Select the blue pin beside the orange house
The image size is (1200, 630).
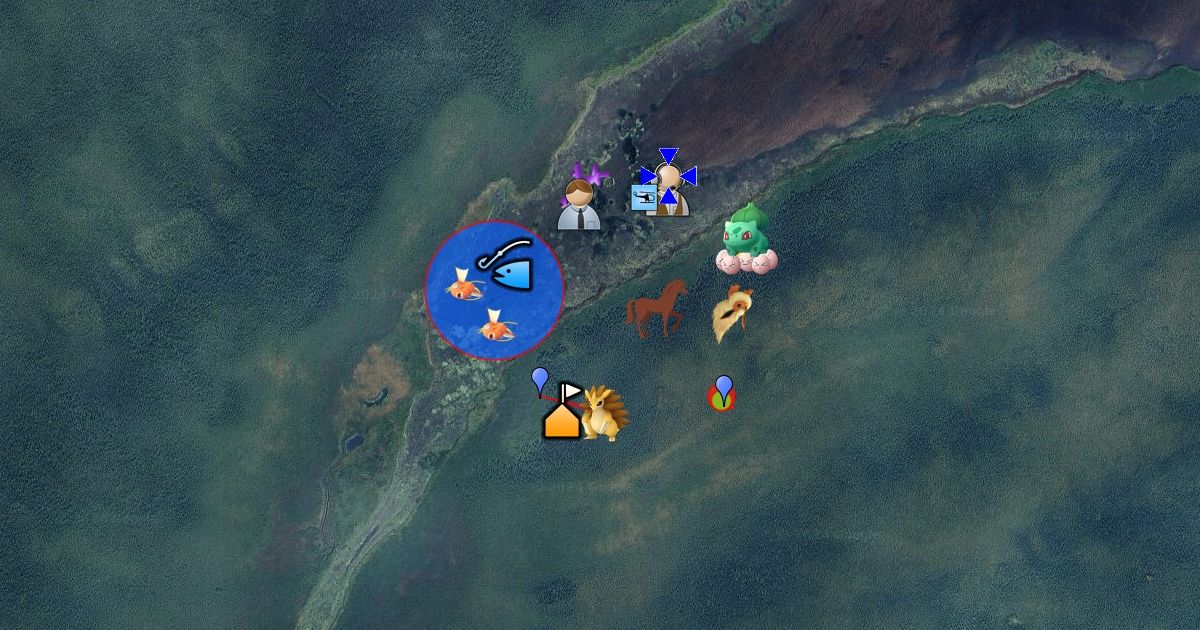540,381
